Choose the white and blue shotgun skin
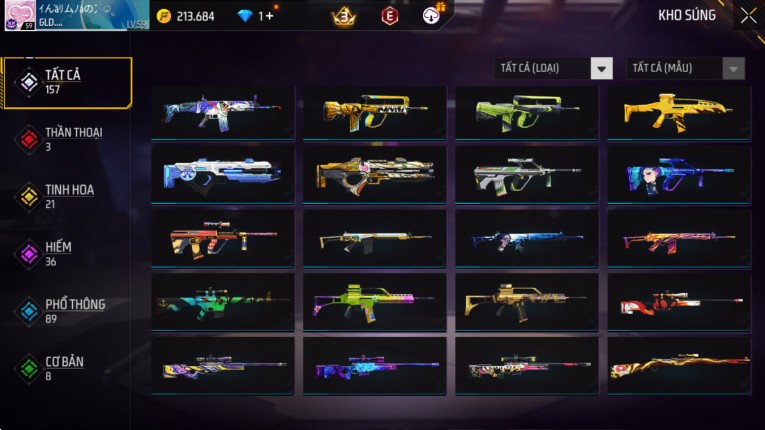This screenshot has width=765, height=430. [222, 174]
